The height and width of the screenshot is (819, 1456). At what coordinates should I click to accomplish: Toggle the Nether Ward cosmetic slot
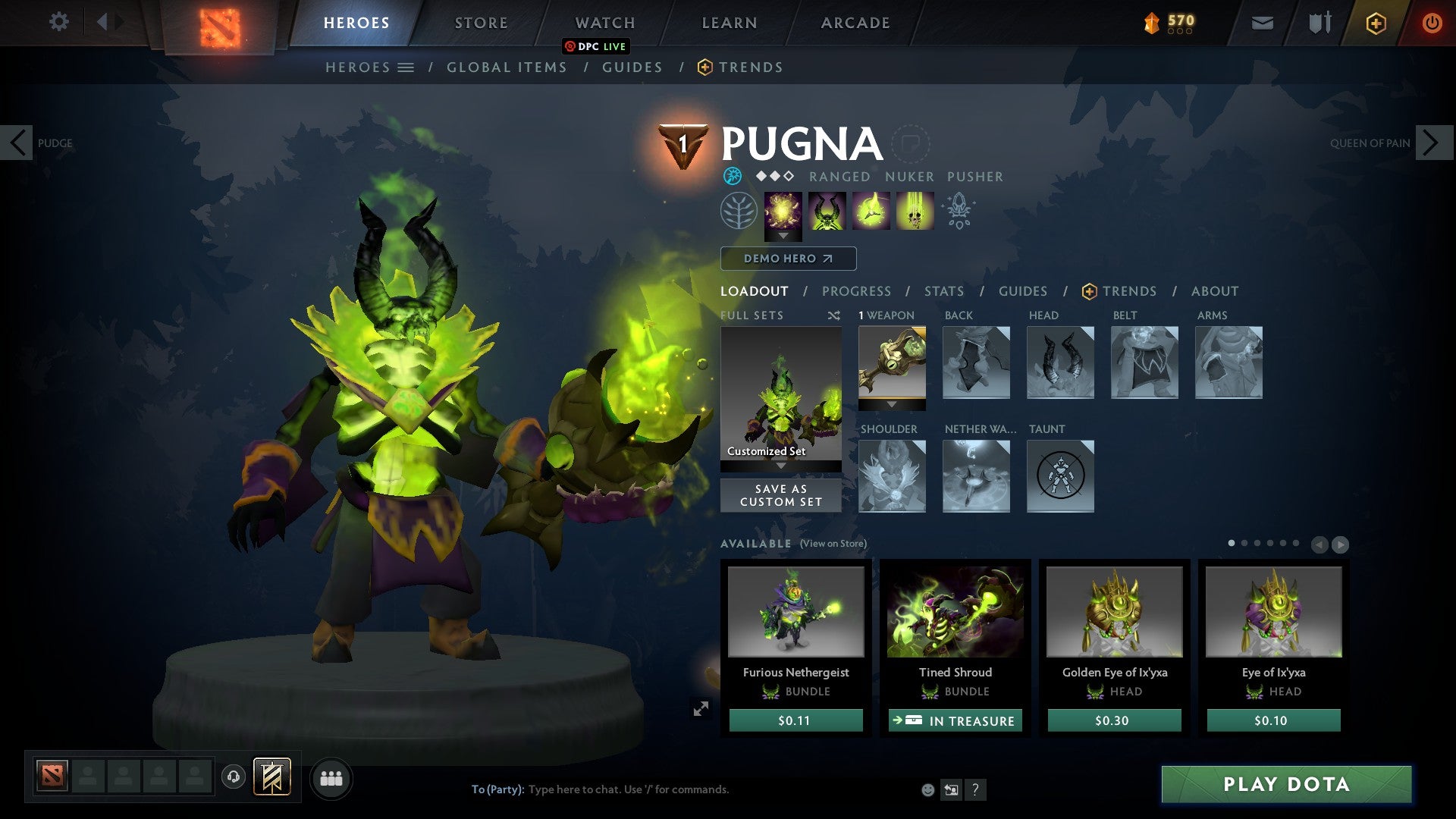[977, 476]
